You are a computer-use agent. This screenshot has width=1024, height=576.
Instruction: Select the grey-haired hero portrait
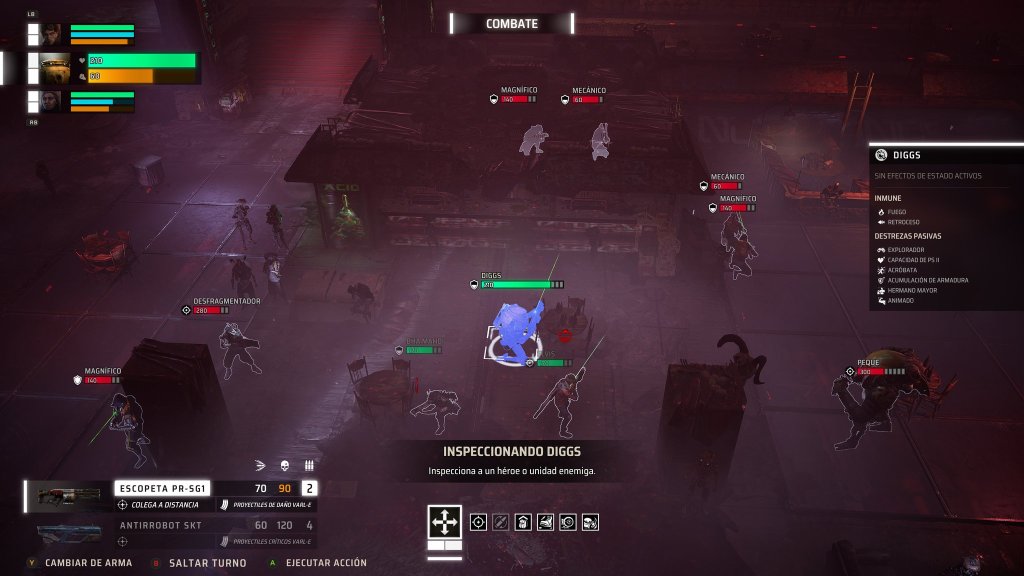tap(51, 101)
